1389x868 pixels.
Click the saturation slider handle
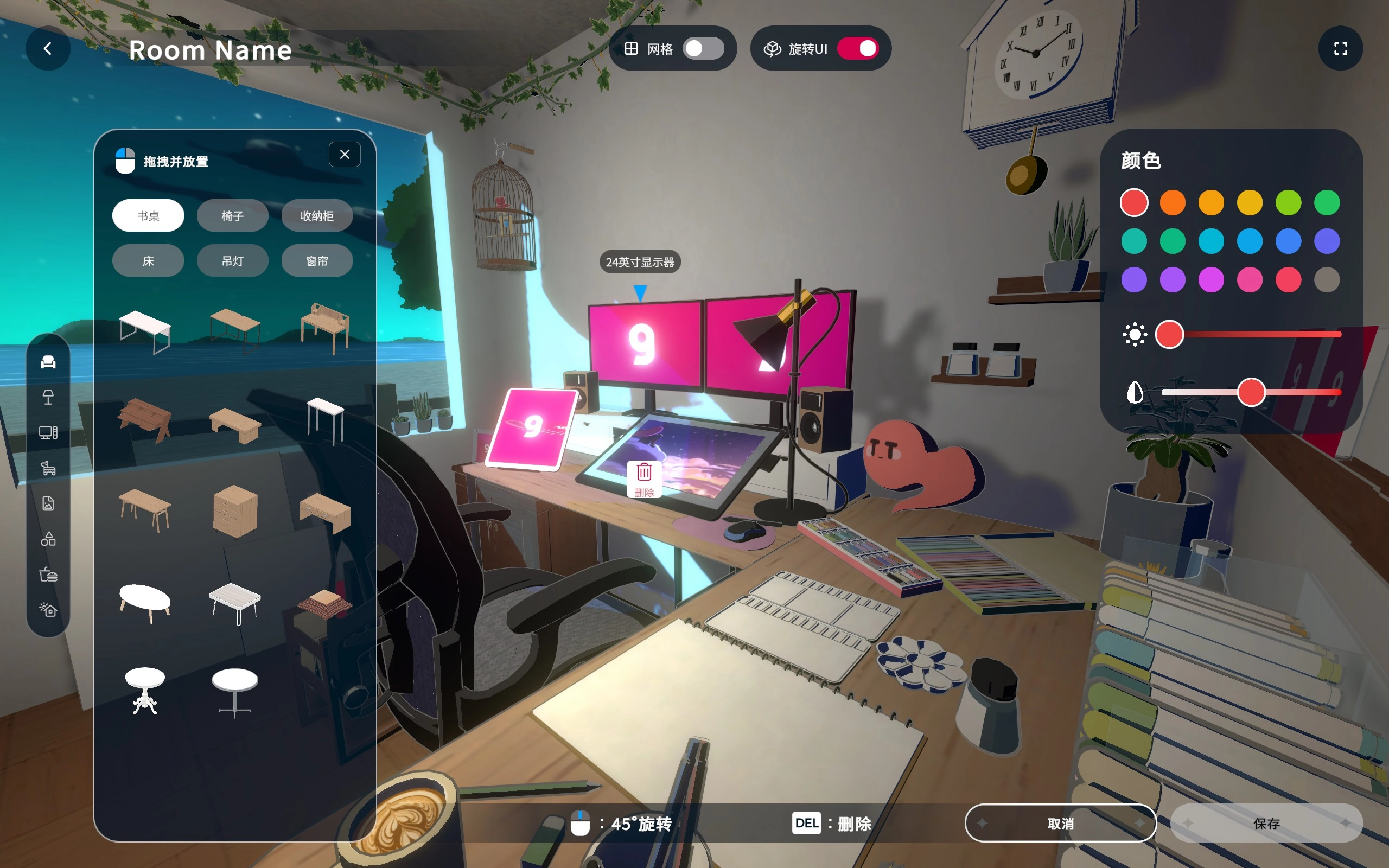tap(1251, 393)
